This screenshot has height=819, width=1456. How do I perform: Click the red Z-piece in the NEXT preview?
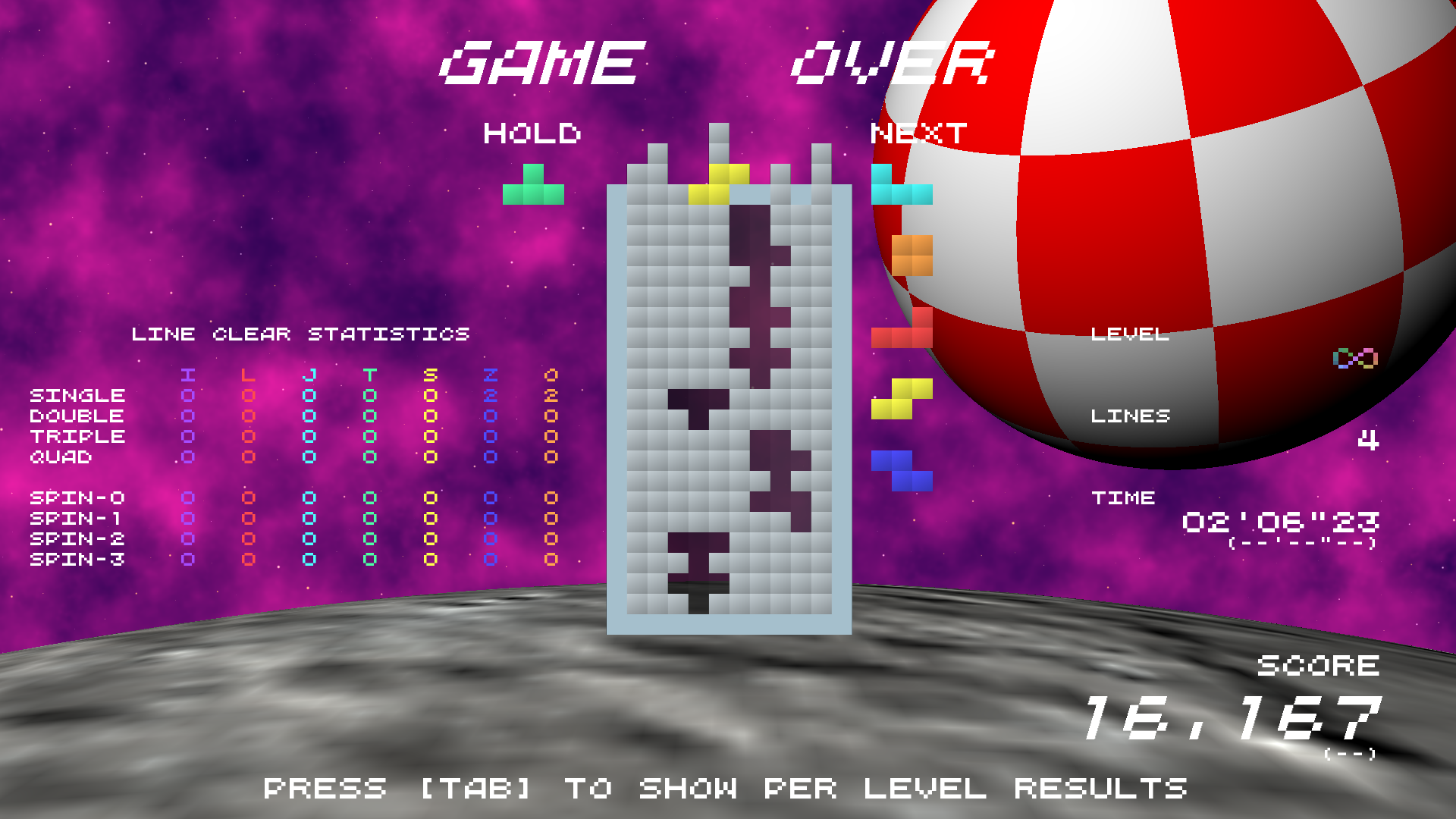coord(902,334)
